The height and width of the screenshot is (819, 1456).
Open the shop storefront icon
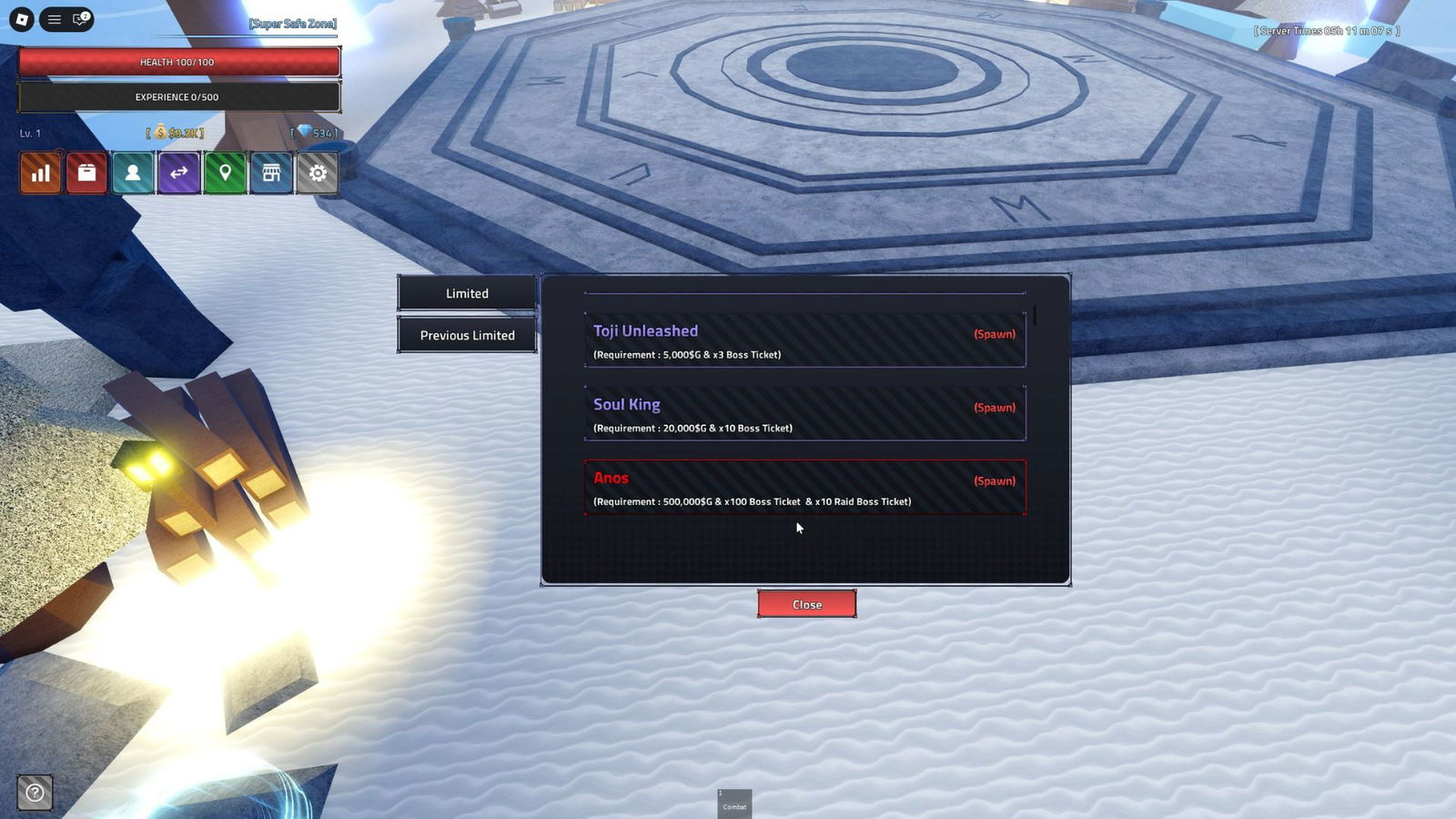[271, 172]
